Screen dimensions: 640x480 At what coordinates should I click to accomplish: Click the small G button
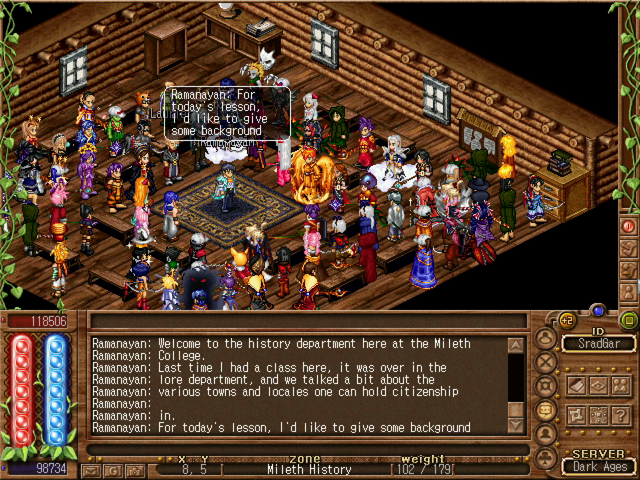[113, 469]
